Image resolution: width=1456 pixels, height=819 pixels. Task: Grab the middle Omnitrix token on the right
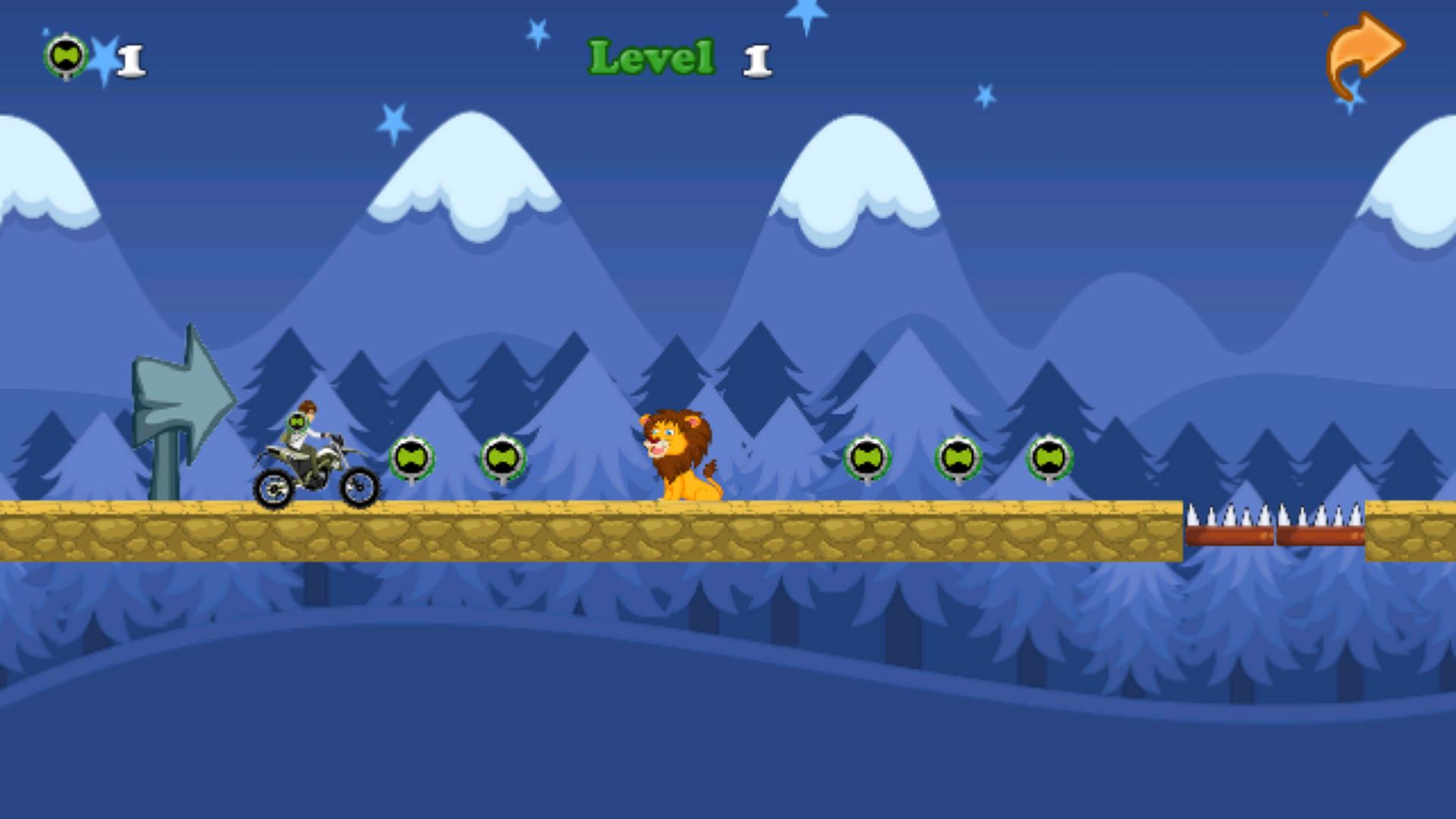(957, 457)
